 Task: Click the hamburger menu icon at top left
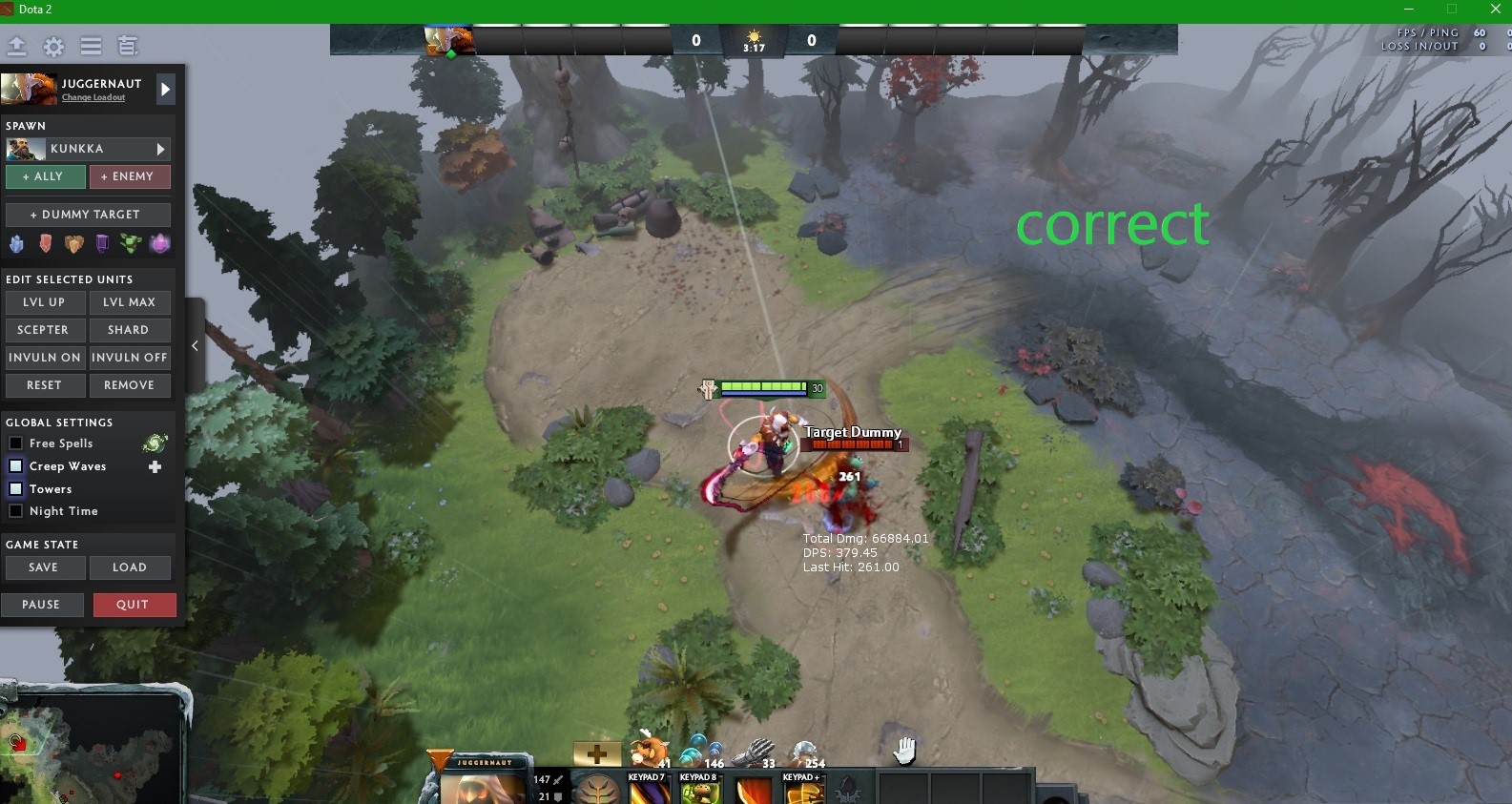(91, 46)
